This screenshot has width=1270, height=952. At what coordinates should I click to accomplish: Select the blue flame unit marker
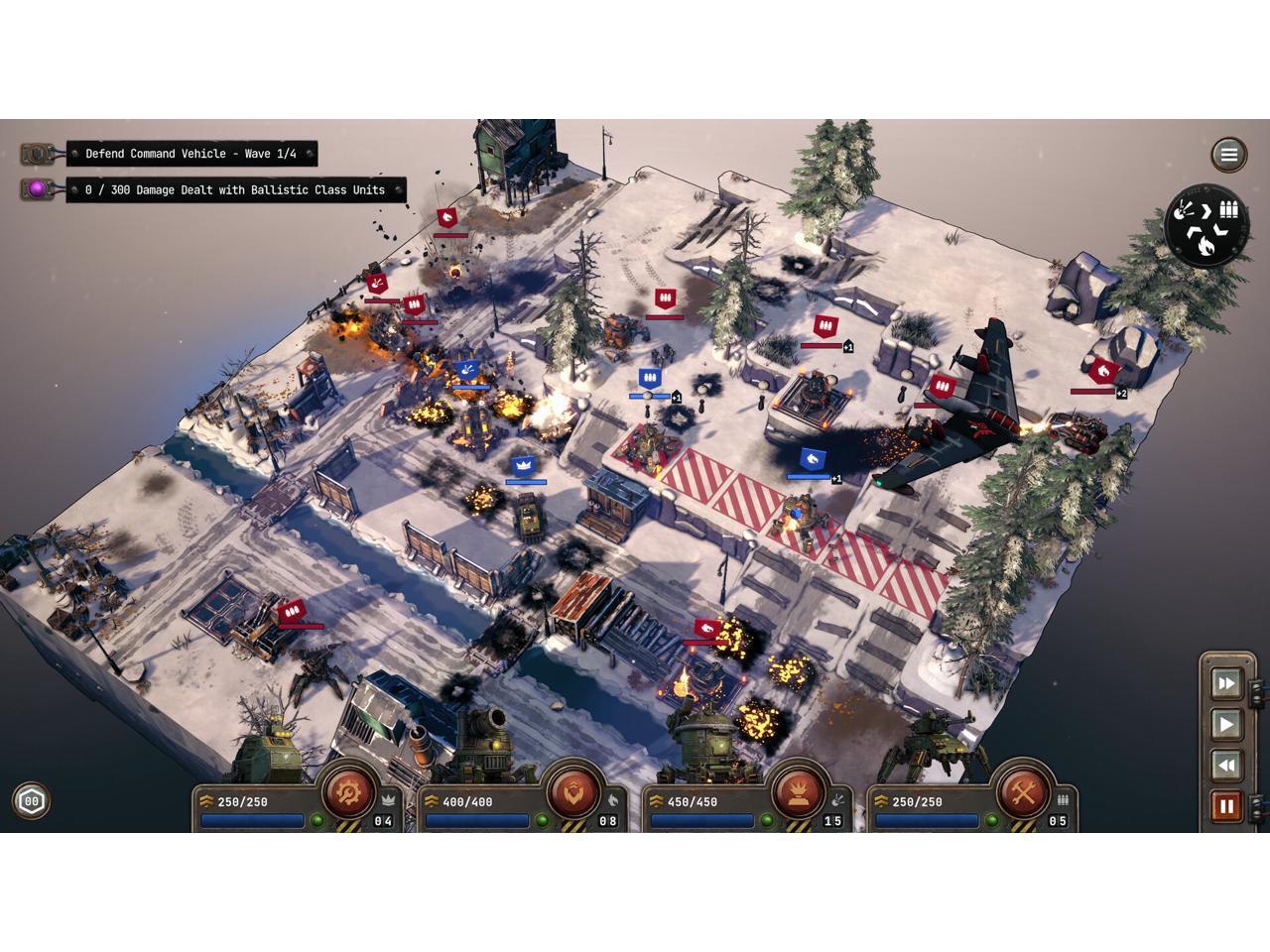tap(813, 459)
